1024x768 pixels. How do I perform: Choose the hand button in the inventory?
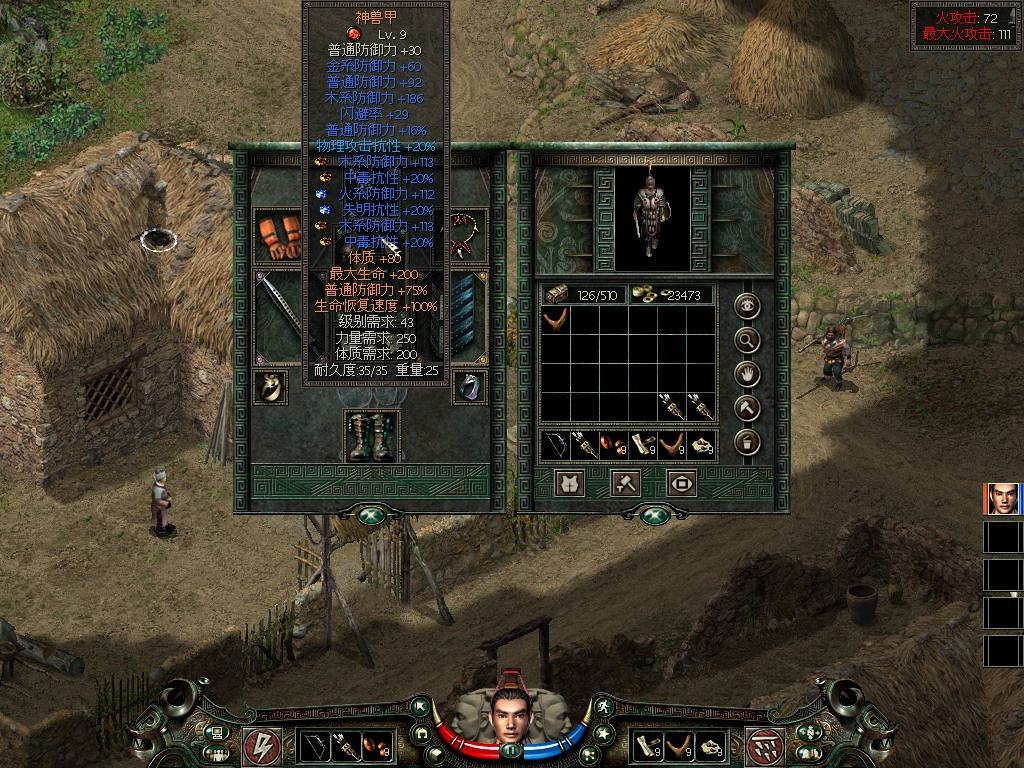click(748, 375)
